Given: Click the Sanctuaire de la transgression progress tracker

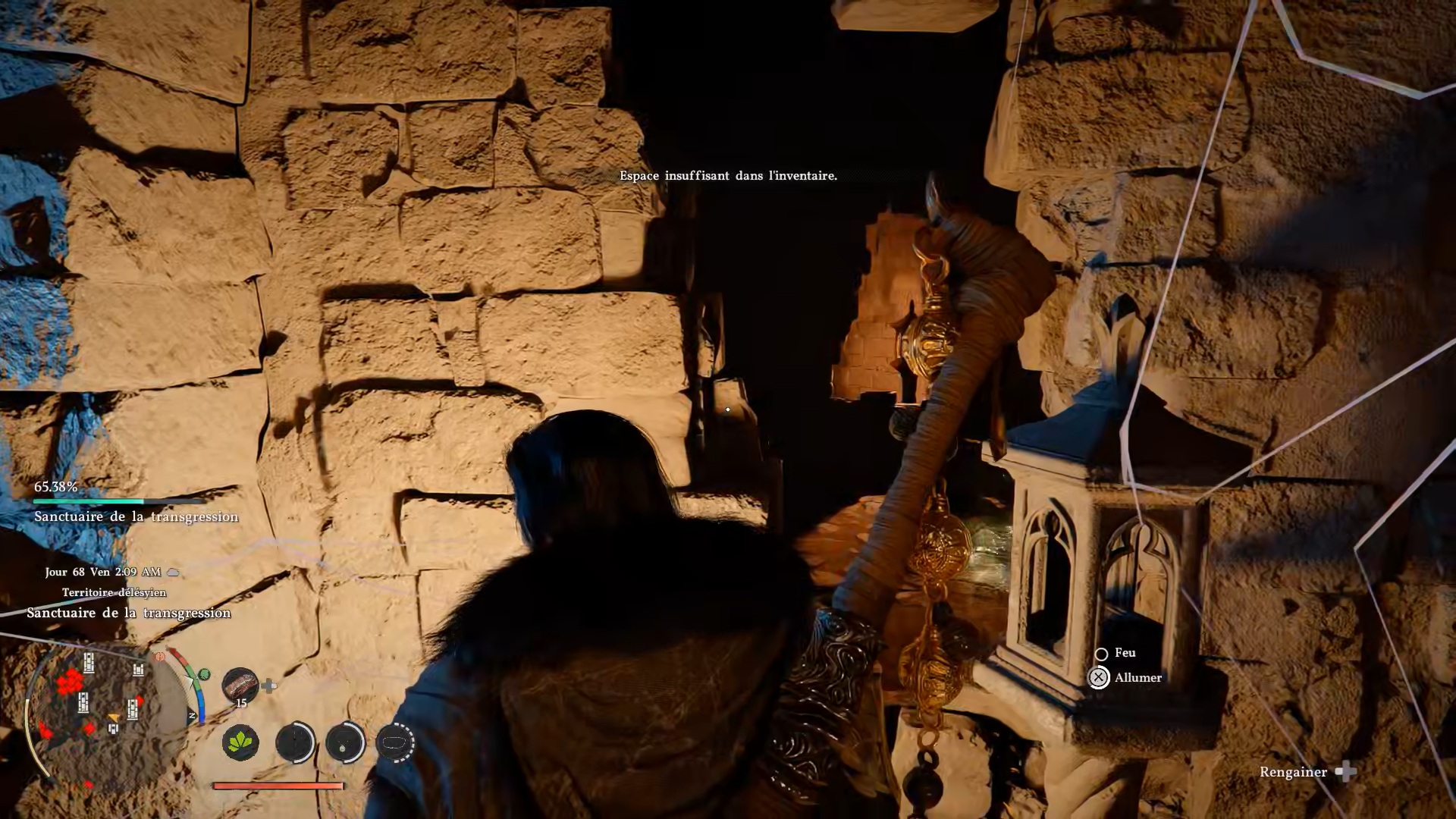Looking at the screenshot, I should coord(135,502).
